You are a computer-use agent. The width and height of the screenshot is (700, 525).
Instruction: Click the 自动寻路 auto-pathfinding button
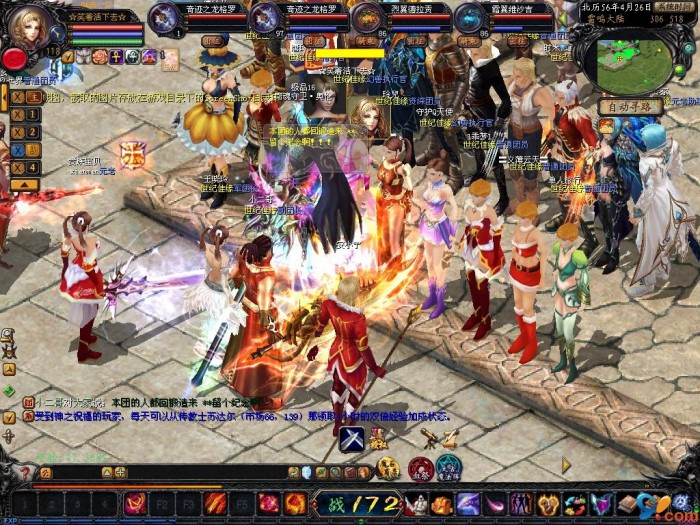(x=631, y=107)
